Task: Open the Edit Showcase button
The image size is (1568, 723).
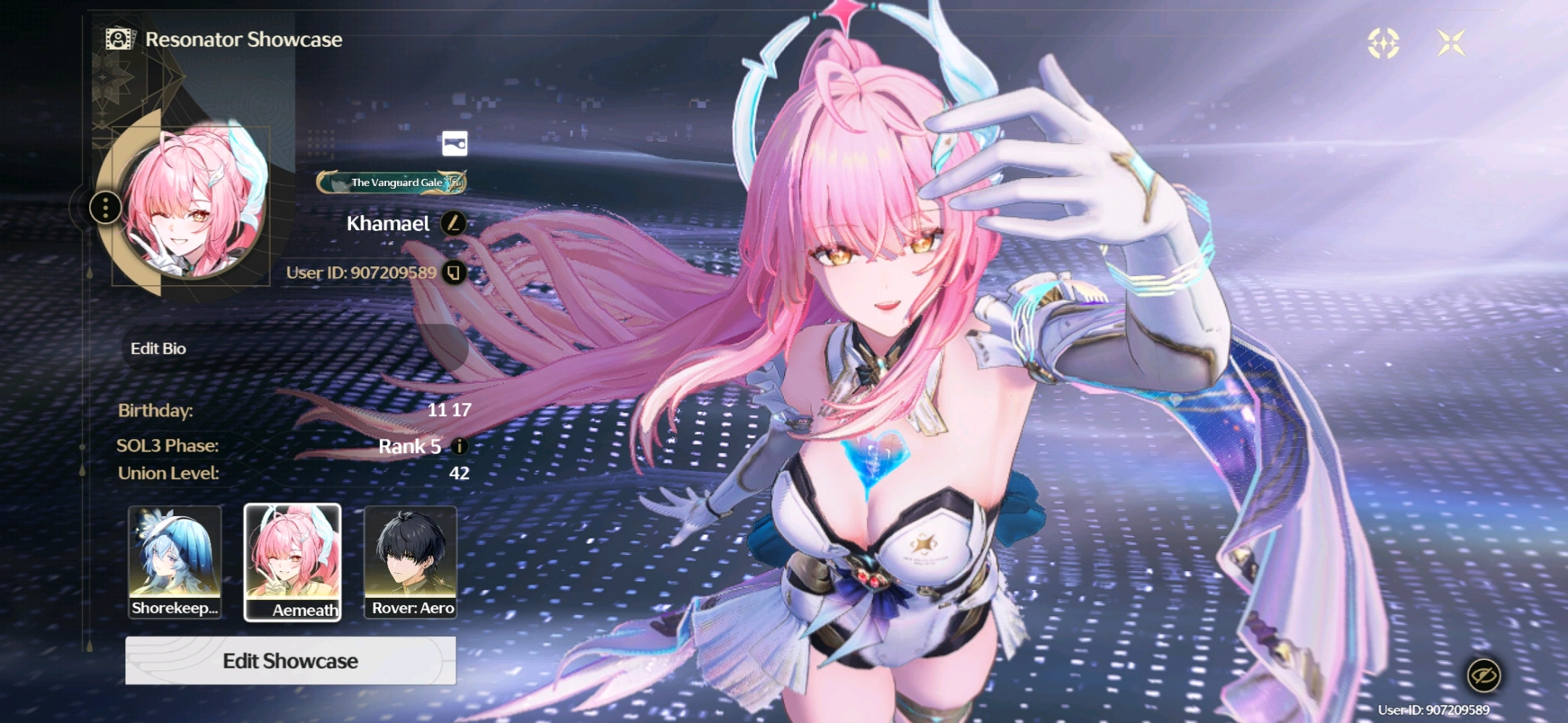Action: coord(290,660)
